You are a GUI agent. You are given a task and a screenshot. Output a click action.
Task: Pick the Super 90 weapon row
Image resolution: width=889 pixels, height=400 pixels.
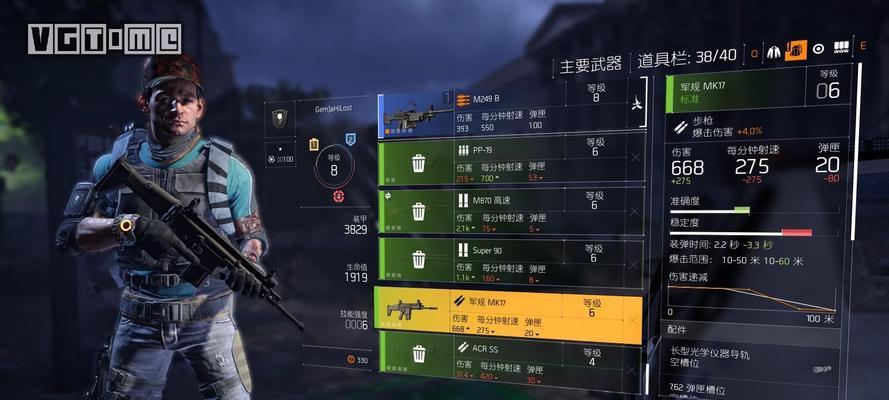505,259
